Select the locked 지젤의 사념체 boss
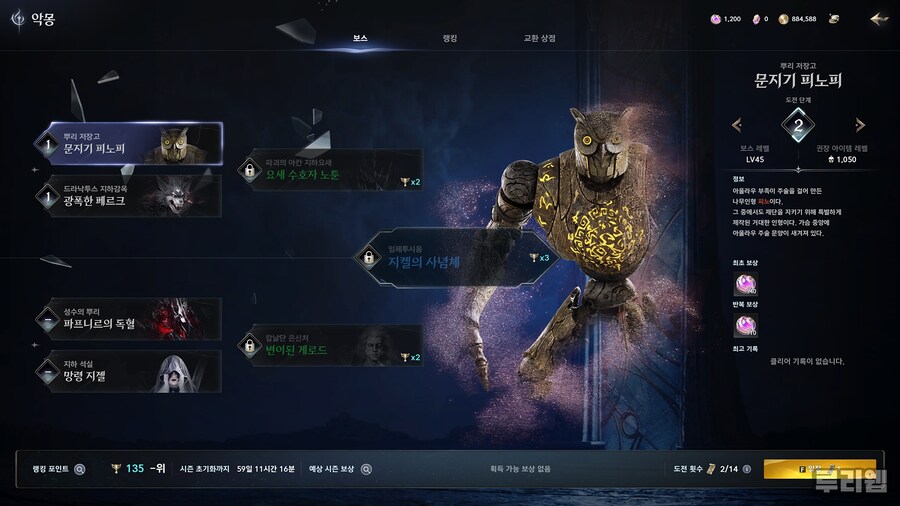The height and width of the screenshot is (506, 900). point(456,258)
